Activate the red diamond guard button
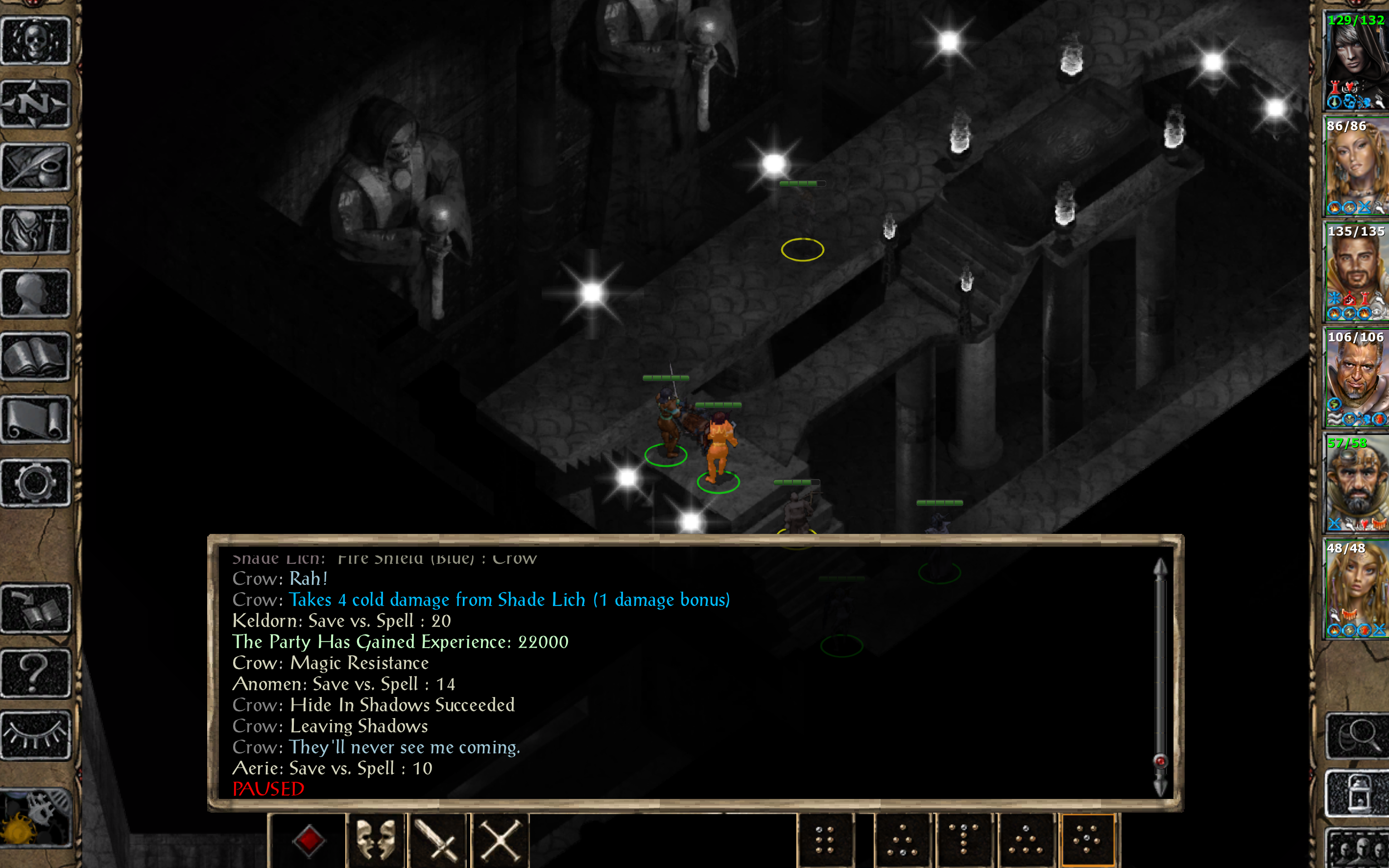 (309, 841)
